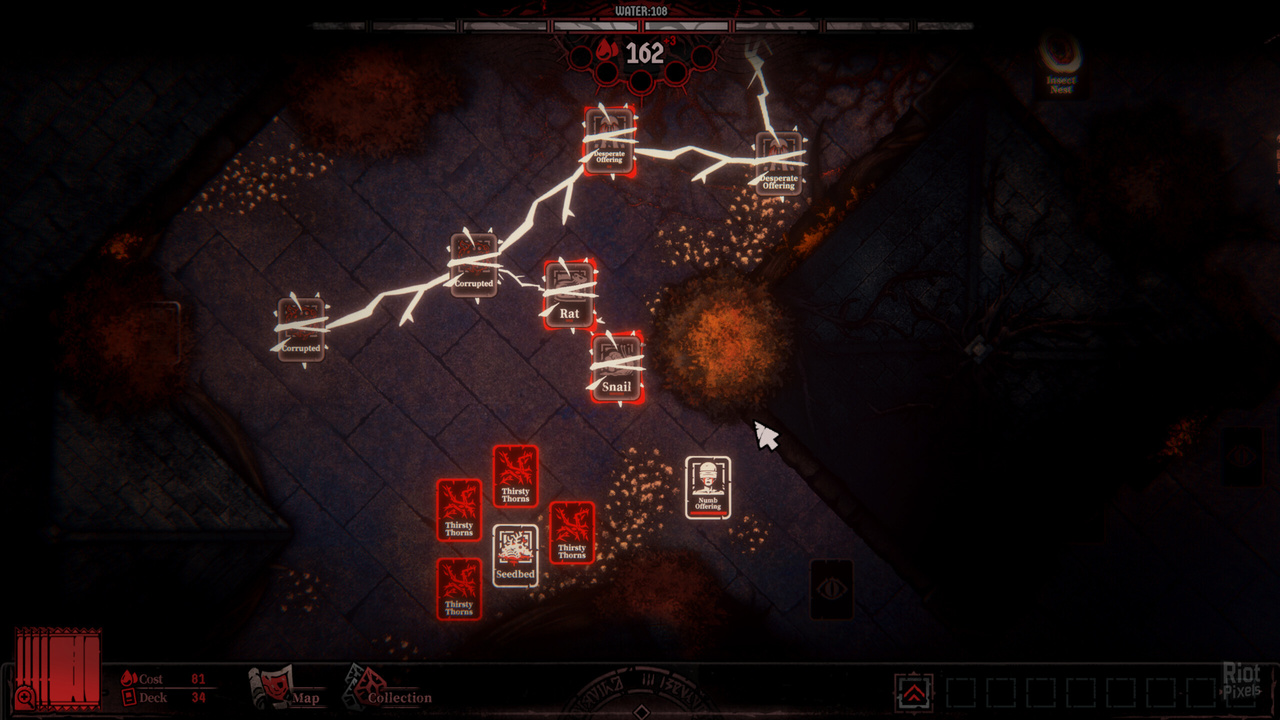This screenshot has height=720, width=1280.
Task: Pick the Rat card
Action: (570, 295)
